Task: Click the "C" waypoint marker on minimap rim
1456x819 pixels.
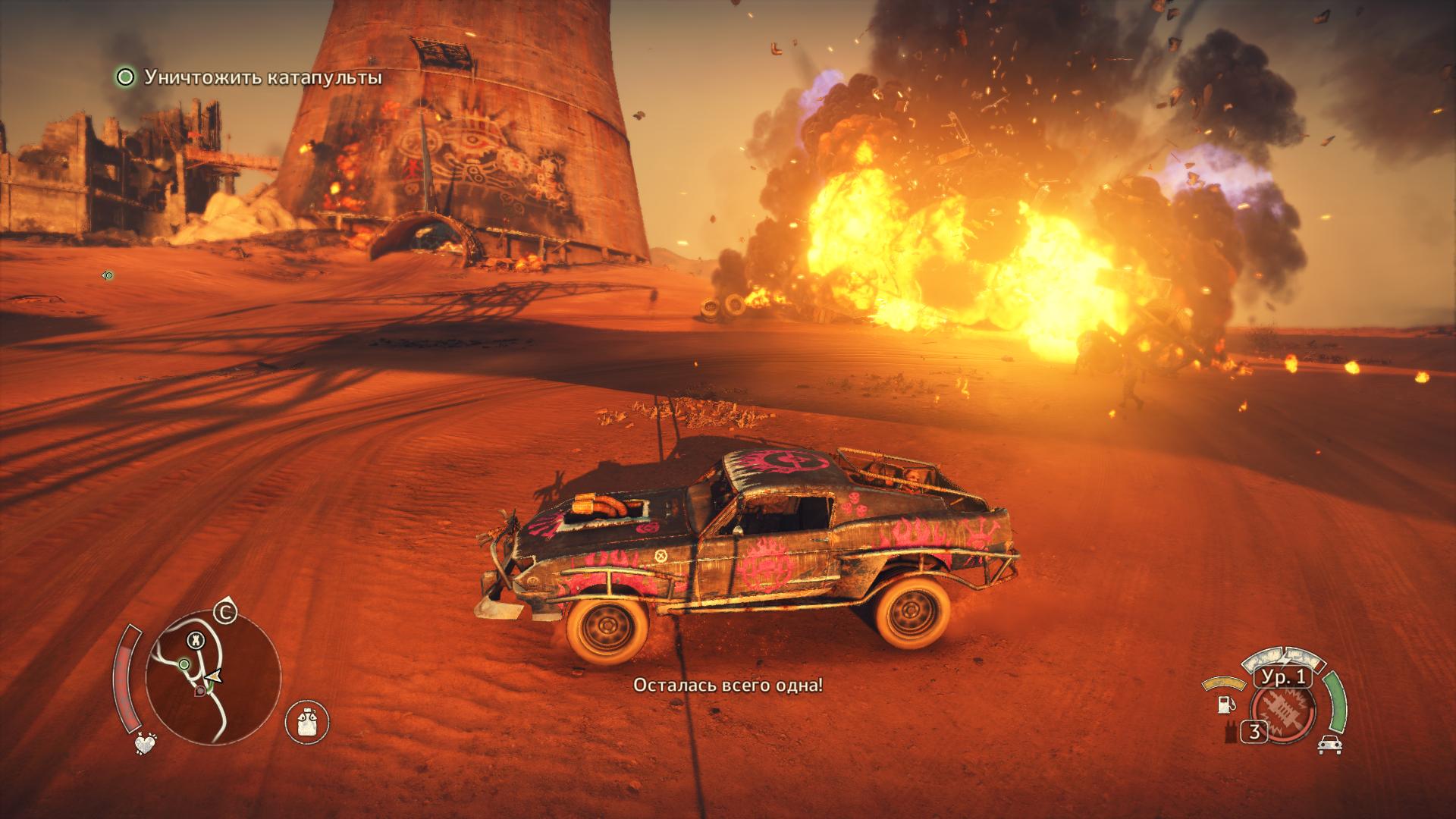Action: tap(224, 610)
